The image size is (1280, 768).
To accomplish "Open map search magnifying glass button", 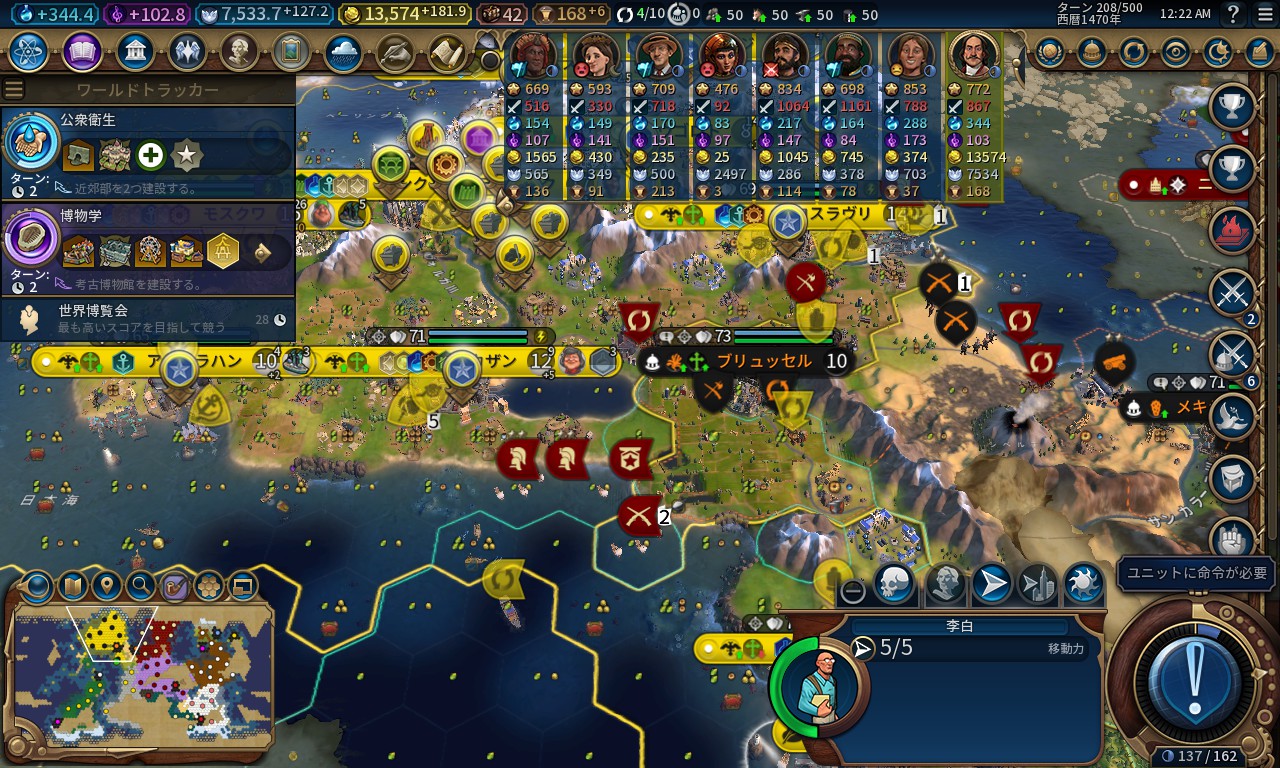I will pos(141,585).
